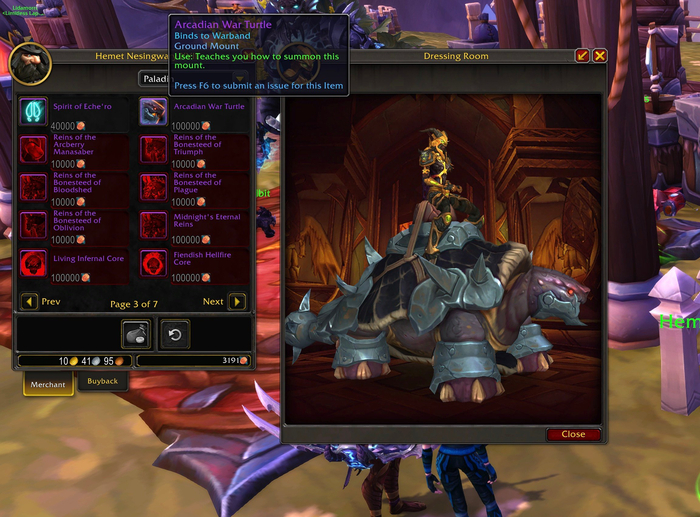Minimize the Dressing Room window with the arrow button

583,56
